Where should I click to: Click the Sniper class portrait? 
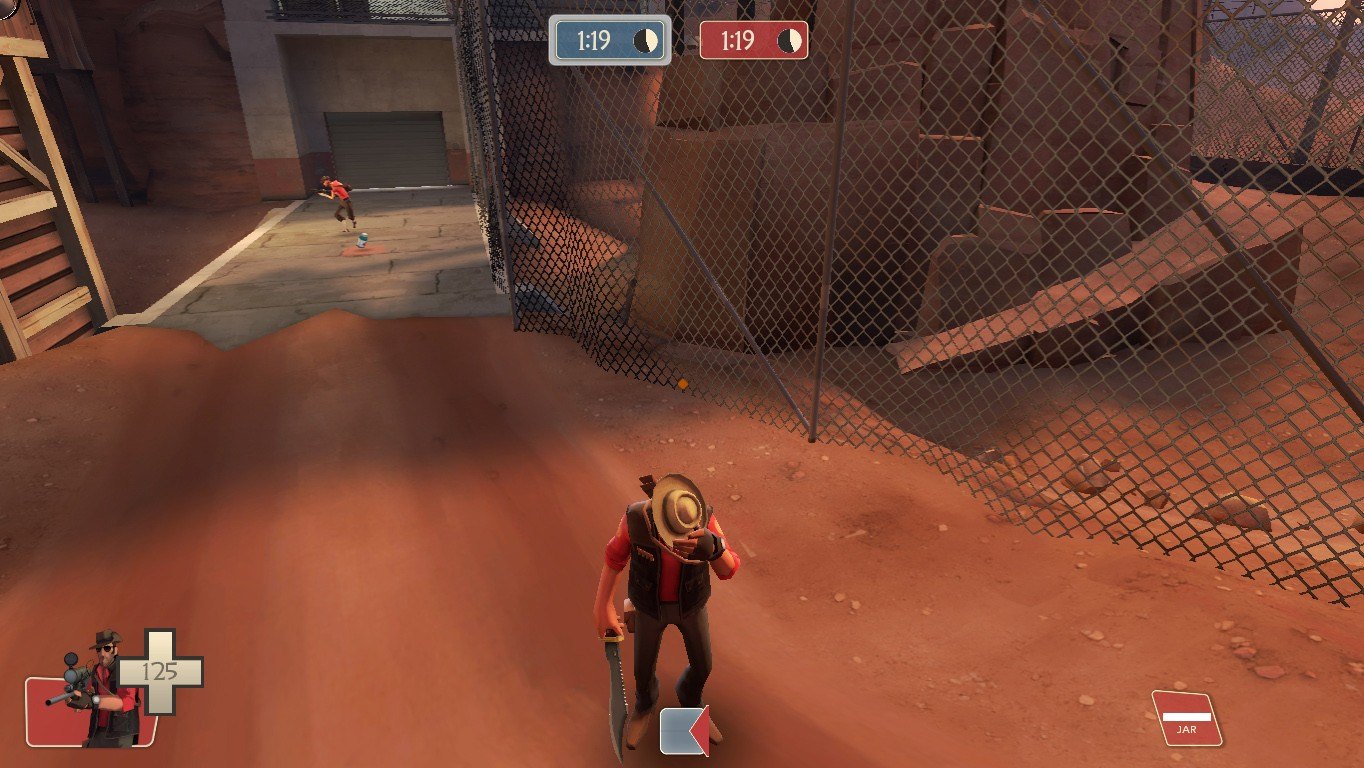tap(99, 690)
